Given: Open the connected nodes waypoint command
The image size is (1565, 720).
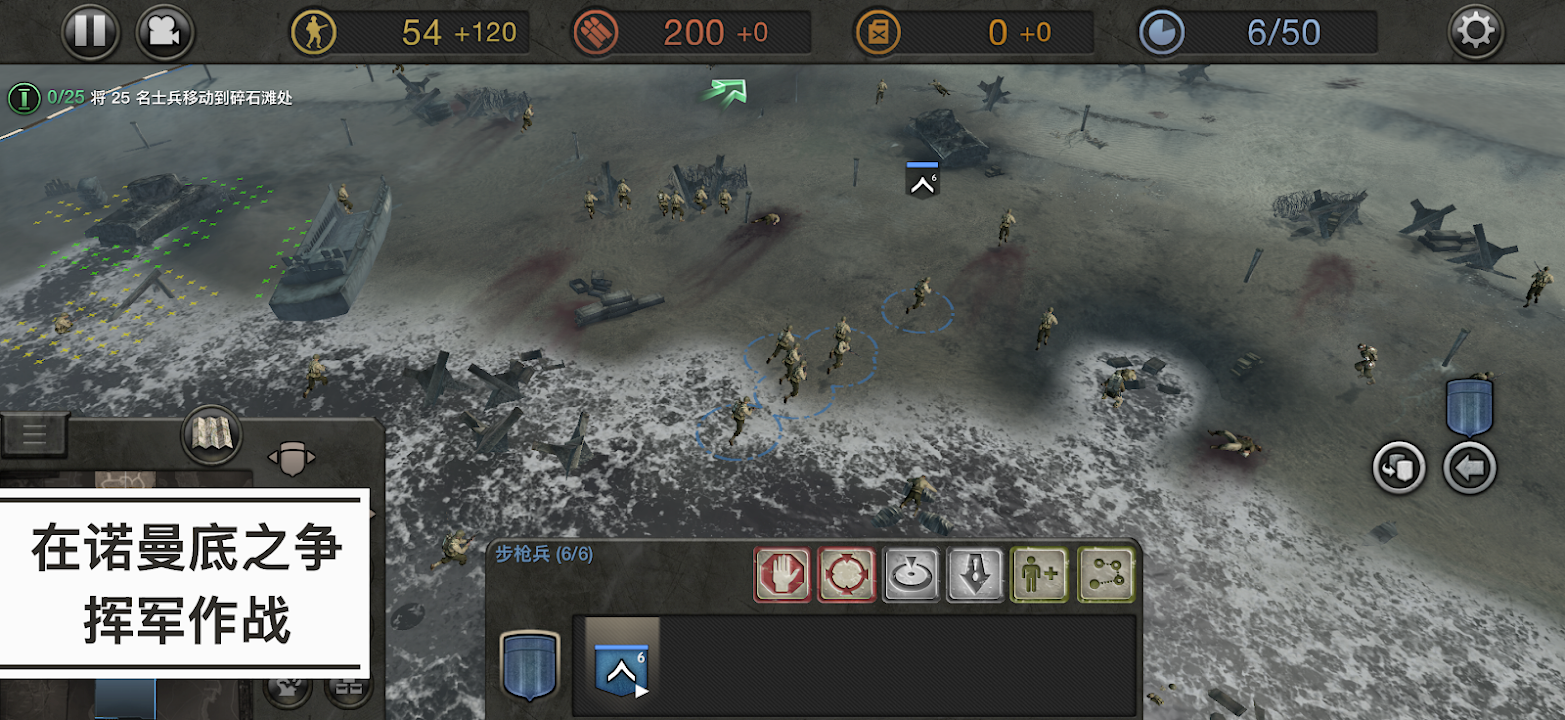Looking at the screenshot, I should [x=1105, y=574].
